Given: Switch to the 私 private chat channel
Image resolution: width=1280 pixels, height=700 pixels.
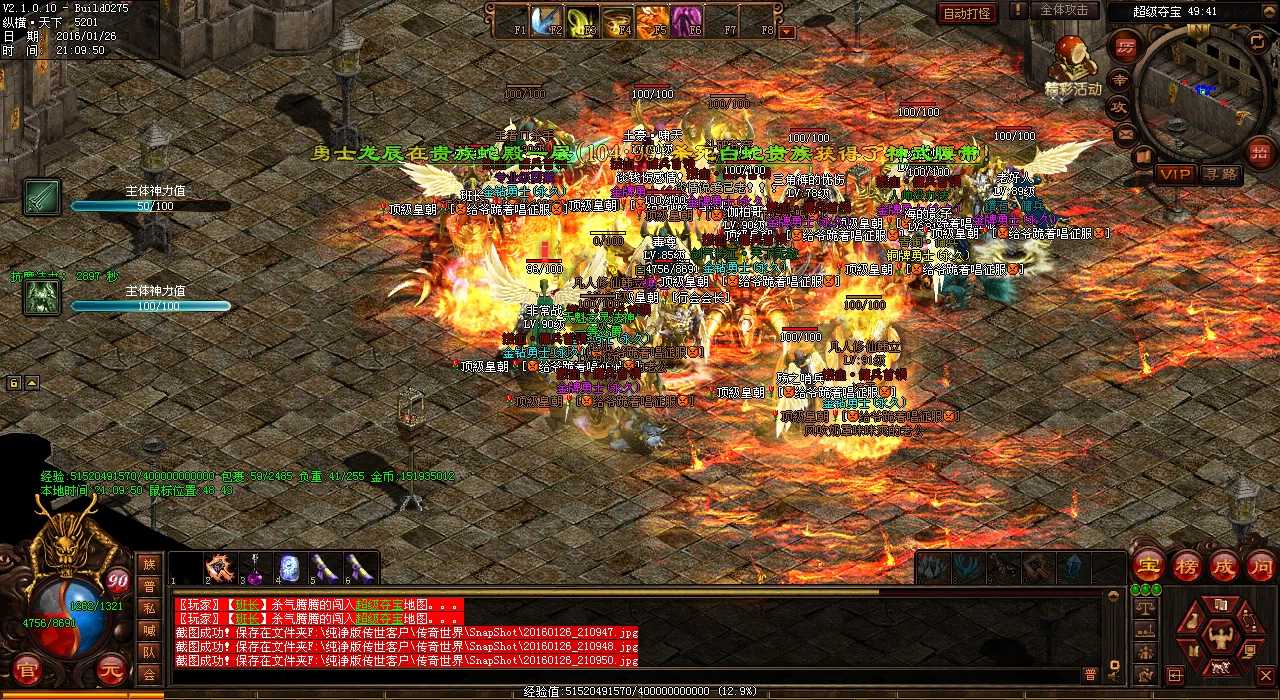Looking at the screenshot, I should (149, 608).
